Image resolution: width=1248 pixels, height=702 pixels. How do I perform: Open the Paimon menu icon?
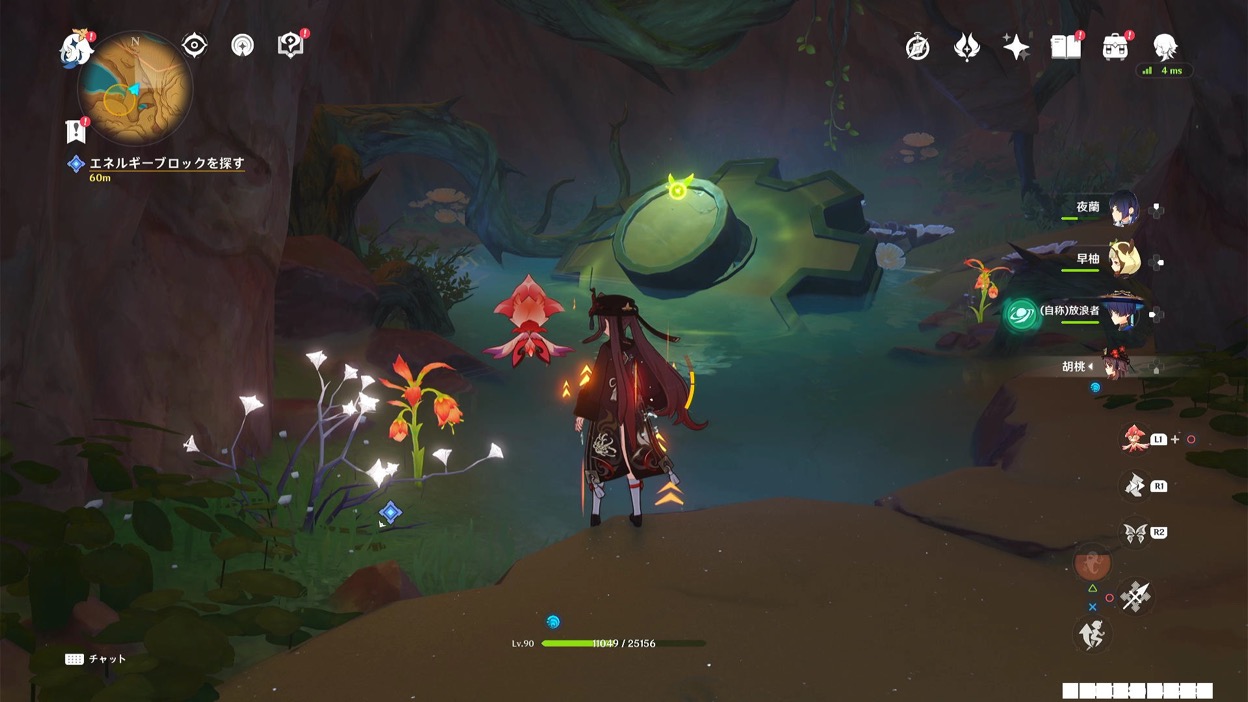(x=76, y=49)
